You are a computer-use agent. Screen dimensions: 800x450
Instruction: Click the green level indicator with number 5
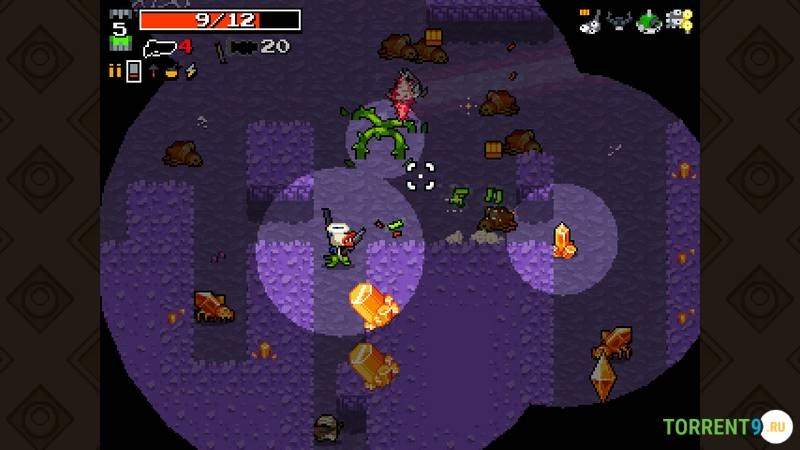pos(119,35)
